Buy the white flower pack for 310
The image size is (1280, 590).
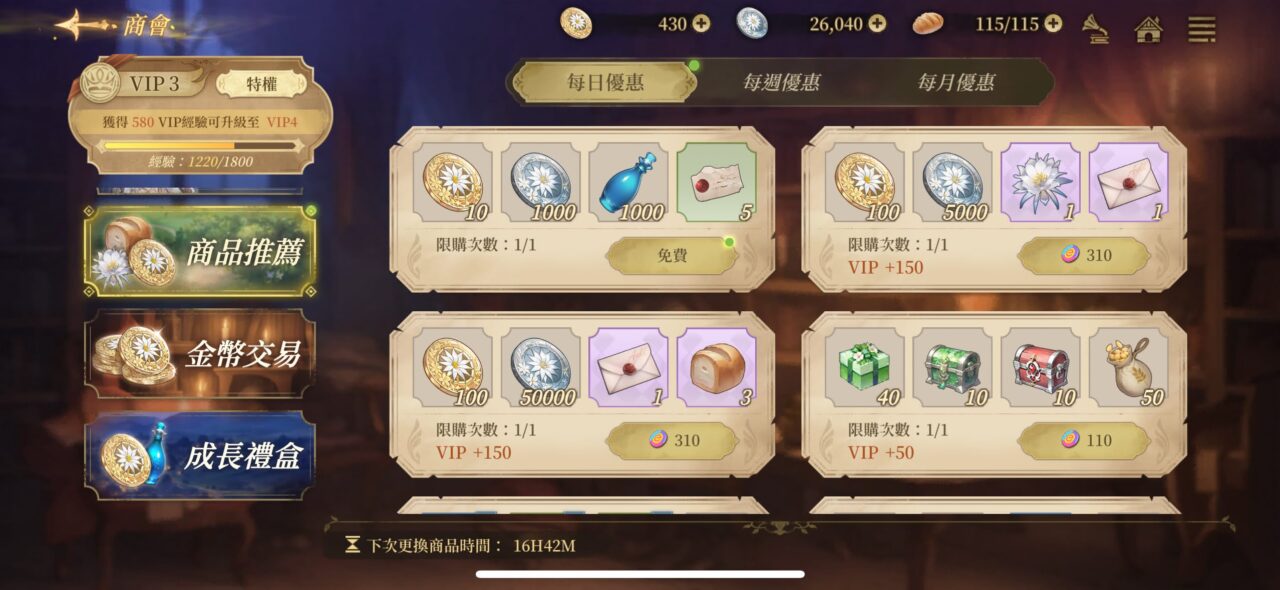tap(1084, 256)
